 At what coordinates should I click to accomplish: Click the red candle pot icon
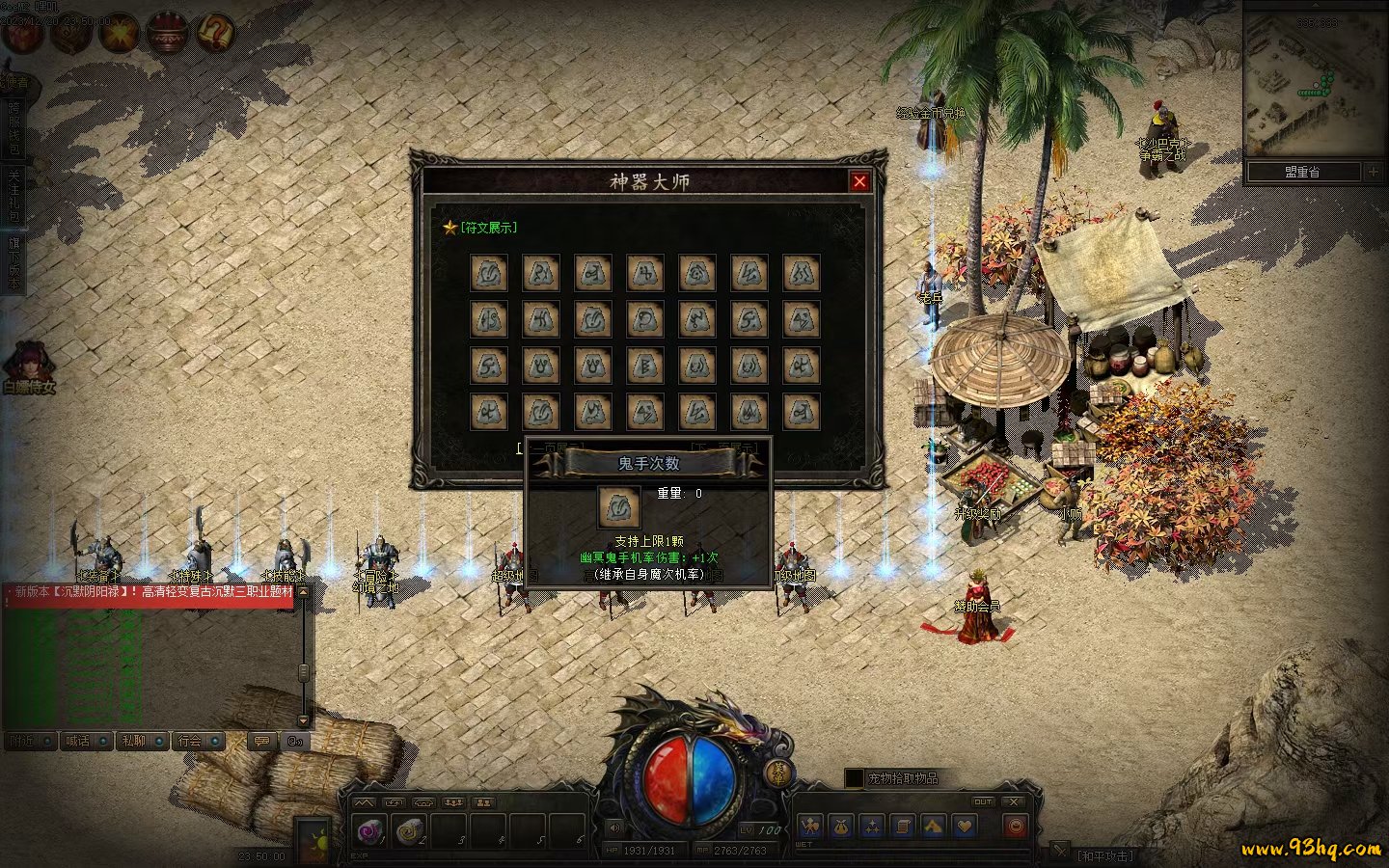point(166,33)
